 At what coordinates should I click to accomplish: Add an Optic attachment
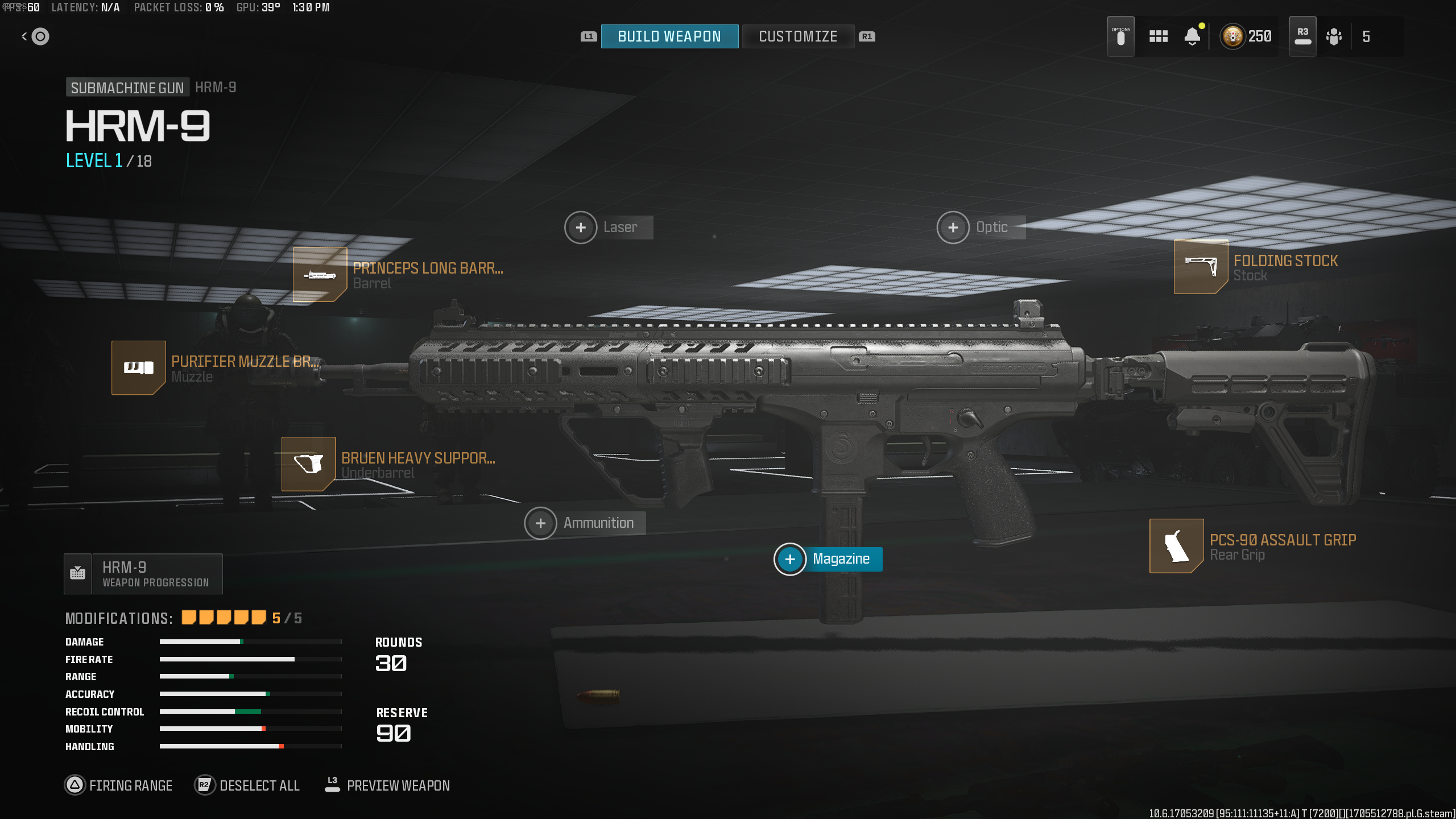(953, 227)
